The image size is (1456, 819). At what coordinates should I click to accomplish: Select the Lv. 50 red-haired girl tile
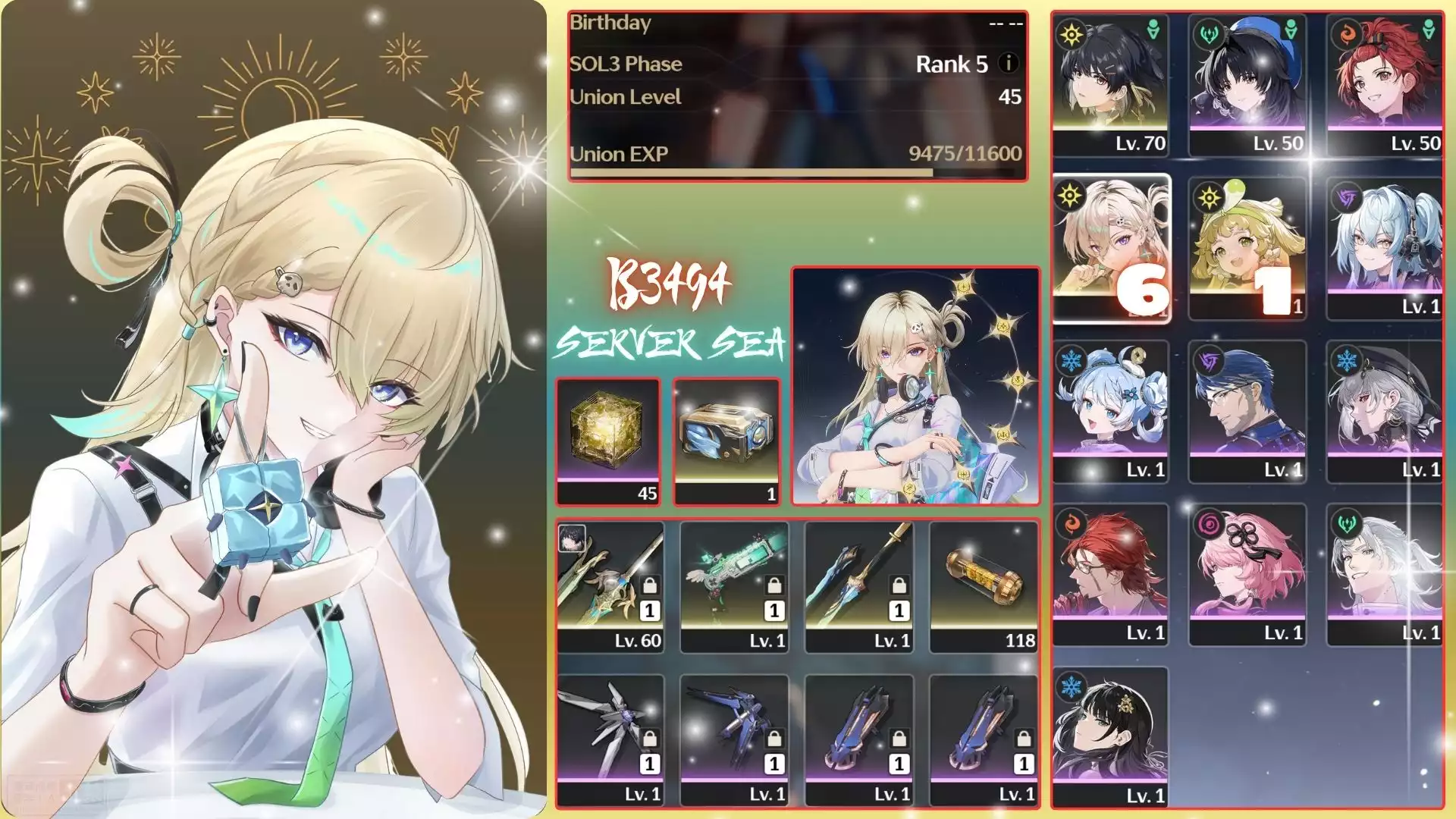pos(1385,85)
